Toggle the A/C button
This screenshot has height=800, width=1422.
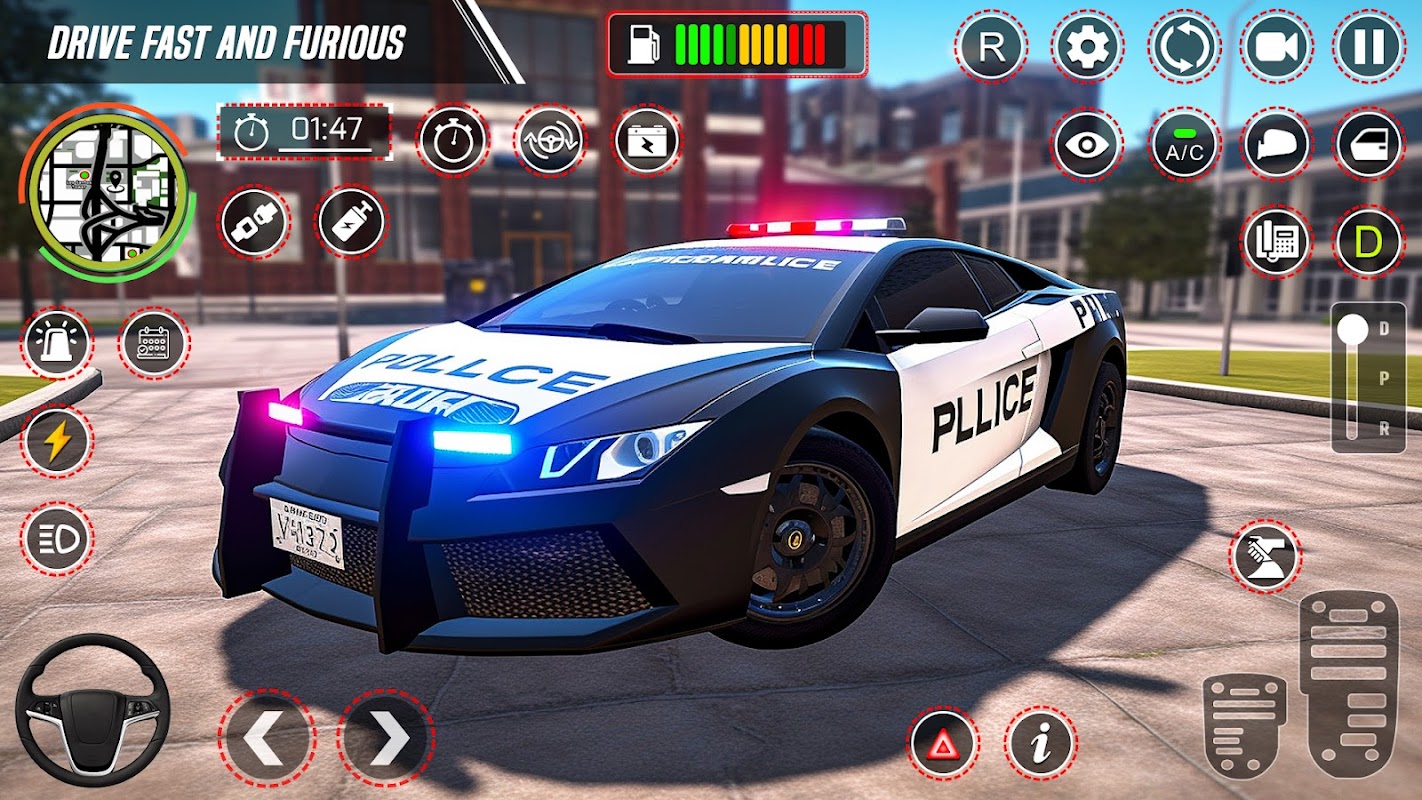(1184, 144)
